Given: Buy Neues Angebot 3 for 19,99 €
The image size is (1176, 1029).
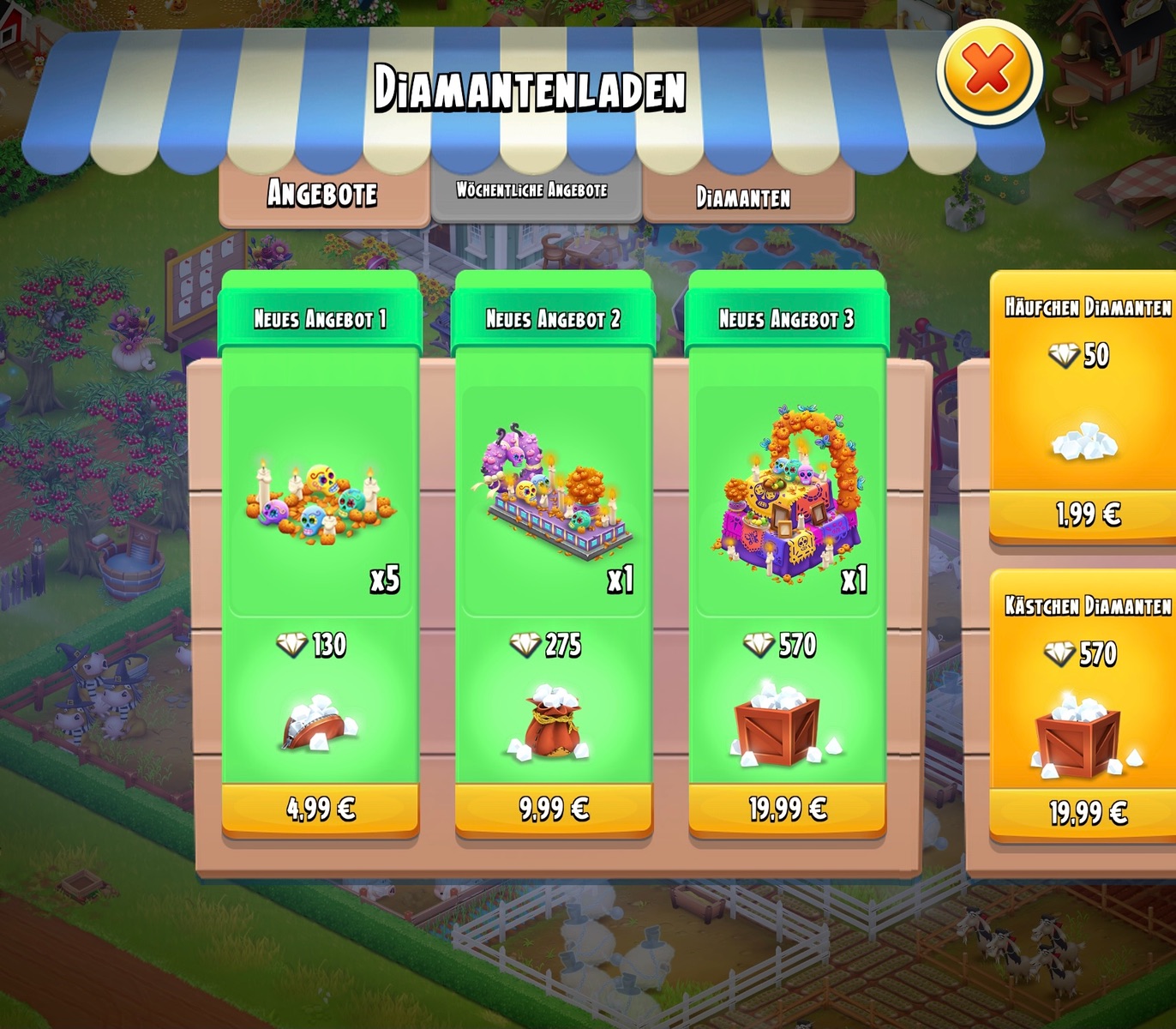Looking at the screenshot, I should pos(787,809).
